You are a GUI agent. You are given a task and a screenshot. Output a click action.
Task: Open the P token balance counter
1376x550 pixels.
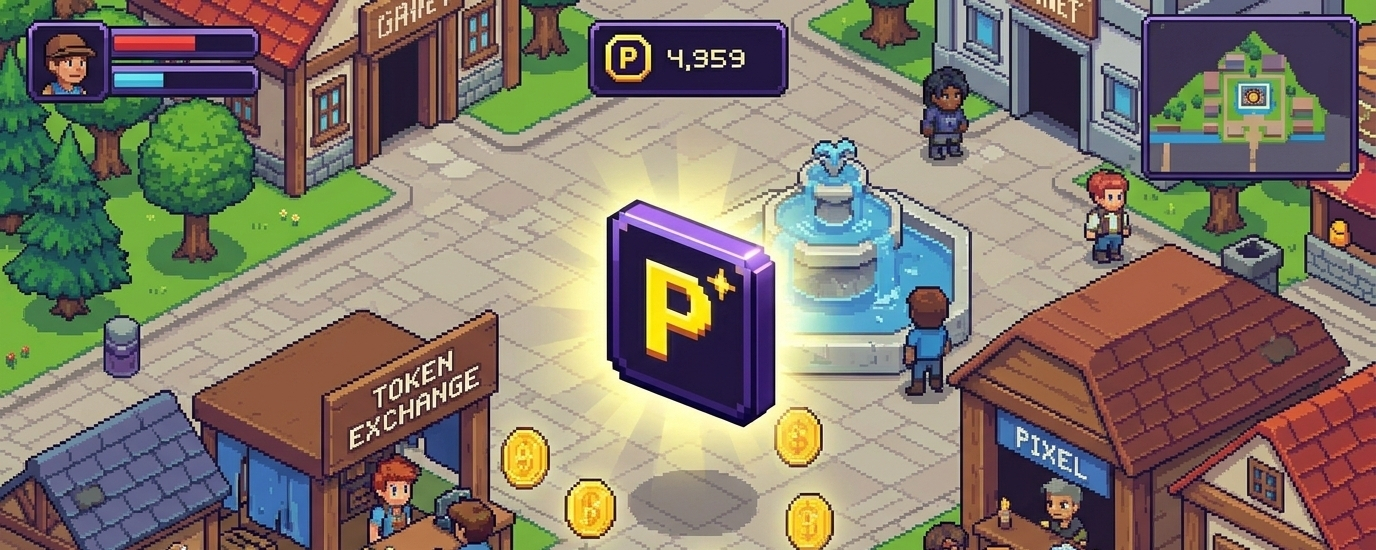(687, 59)
